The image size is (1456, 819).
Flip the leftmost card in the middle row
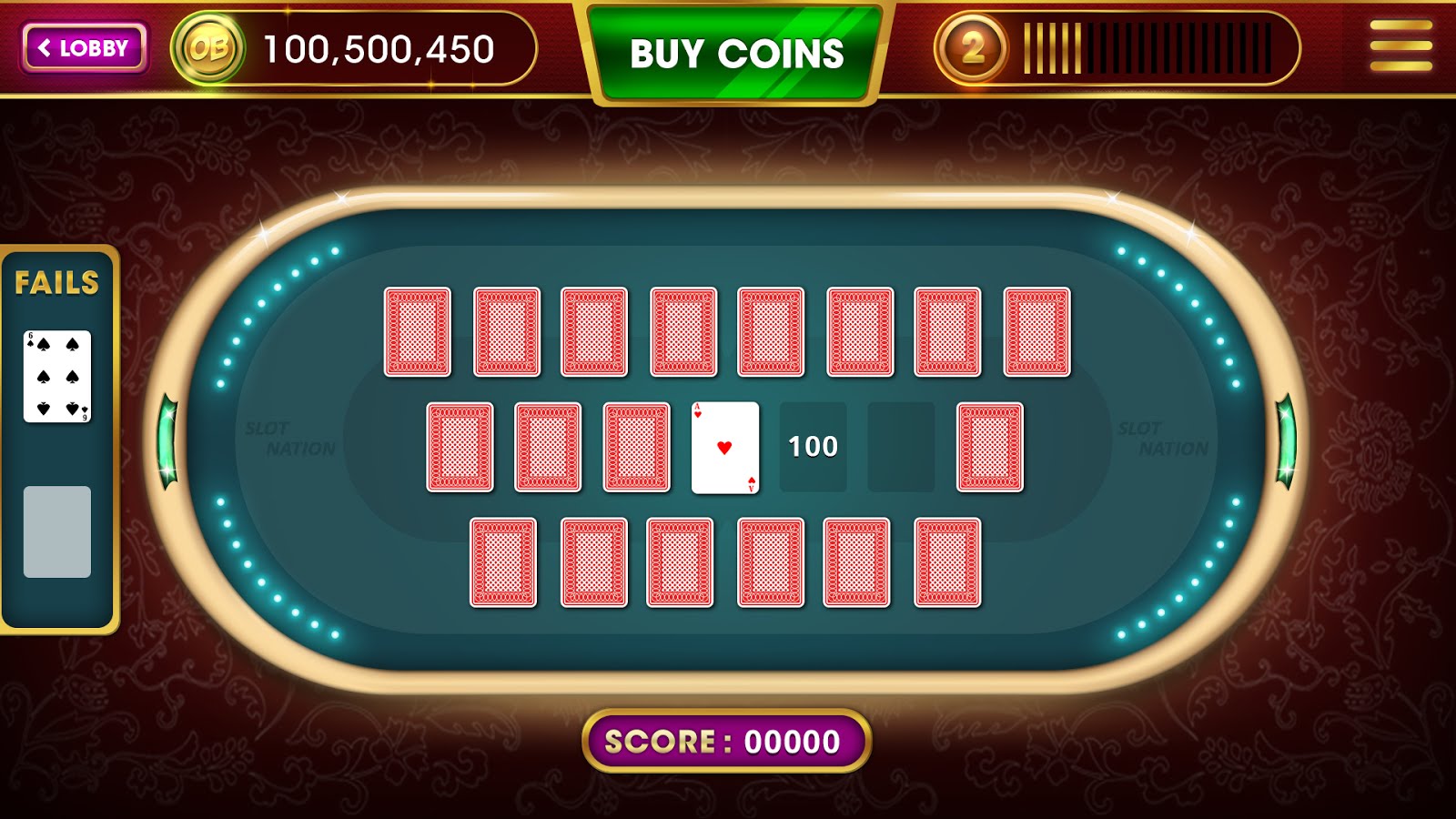pyautogui.click(x=458, y=447)
